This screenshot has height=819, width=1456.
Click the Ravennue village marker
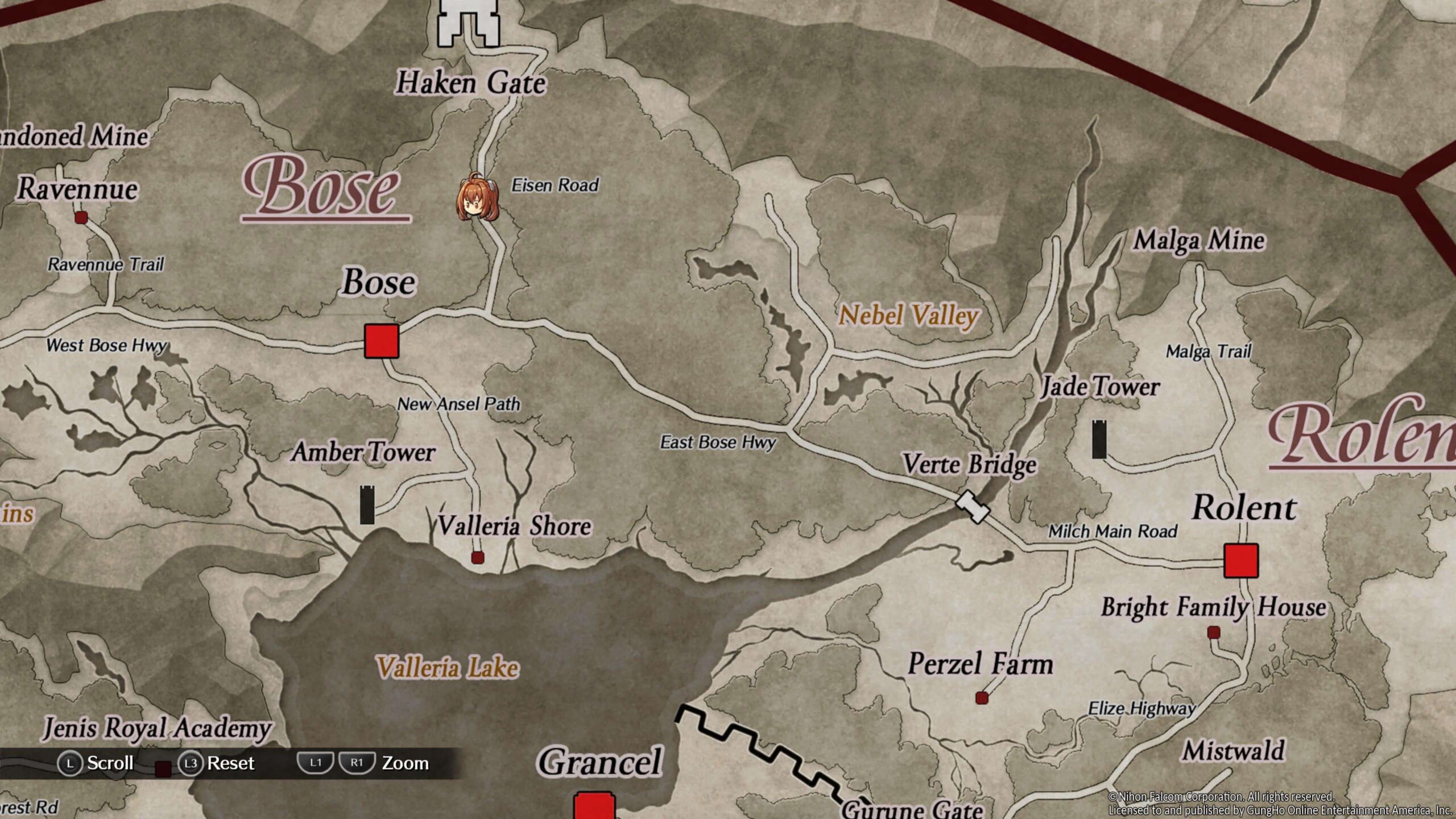tap(81, 217)
